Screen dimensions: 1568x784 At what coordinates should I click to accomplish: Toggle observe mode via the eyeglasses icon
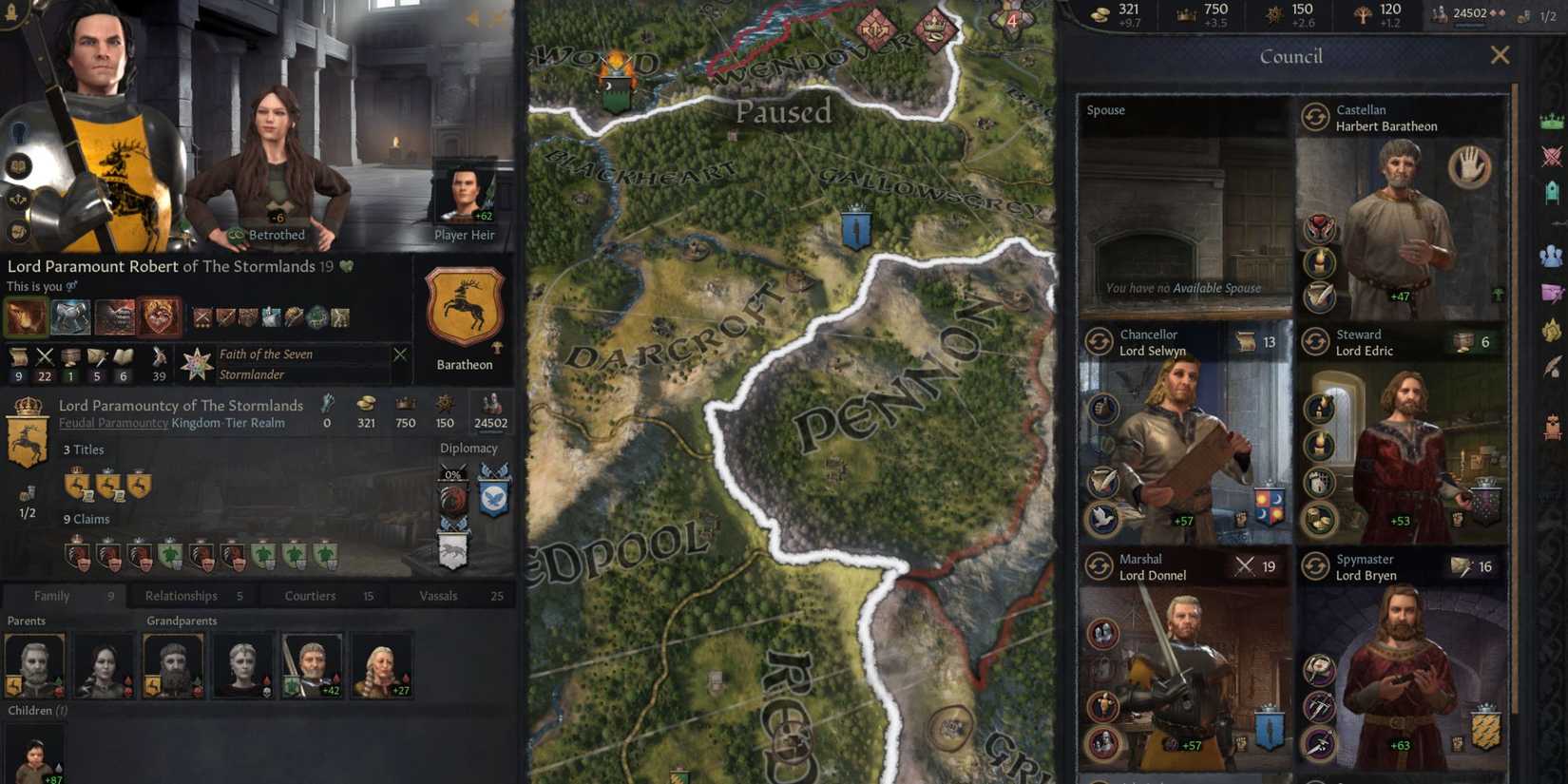71,286
